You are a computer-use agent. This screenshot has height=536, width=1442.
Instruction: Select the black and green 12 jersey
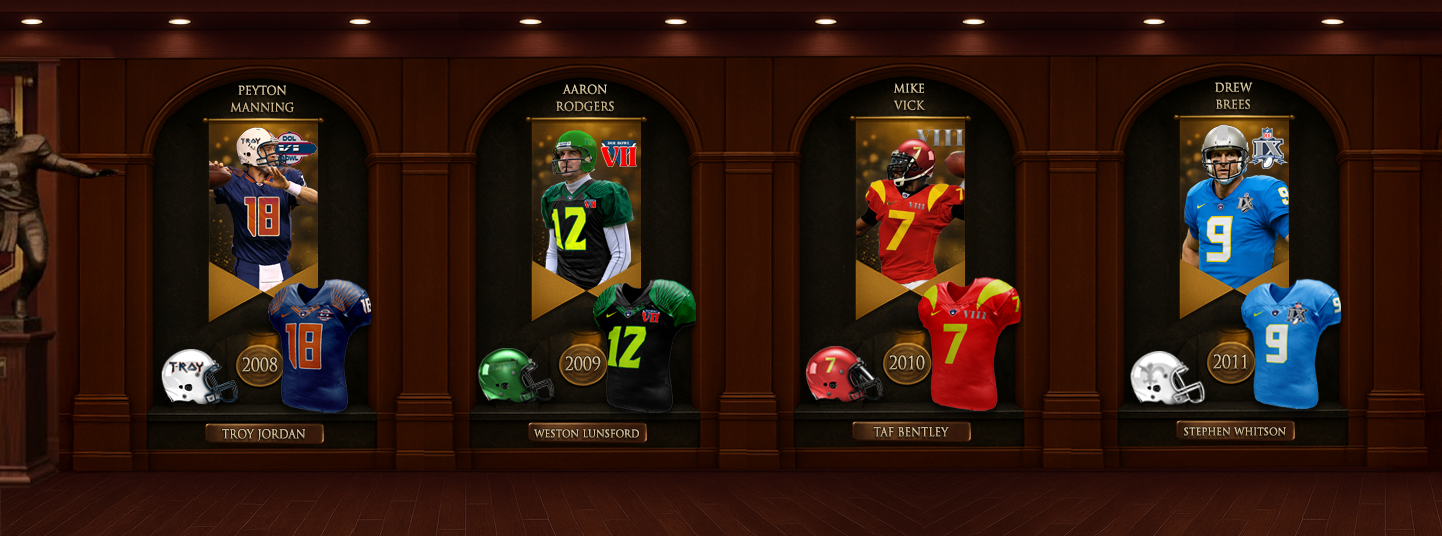pos(642,346)
